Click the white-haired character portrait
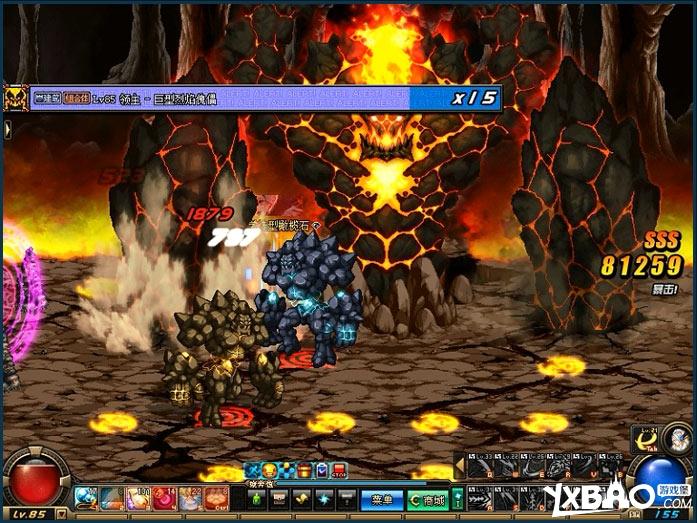 (677, 438)
